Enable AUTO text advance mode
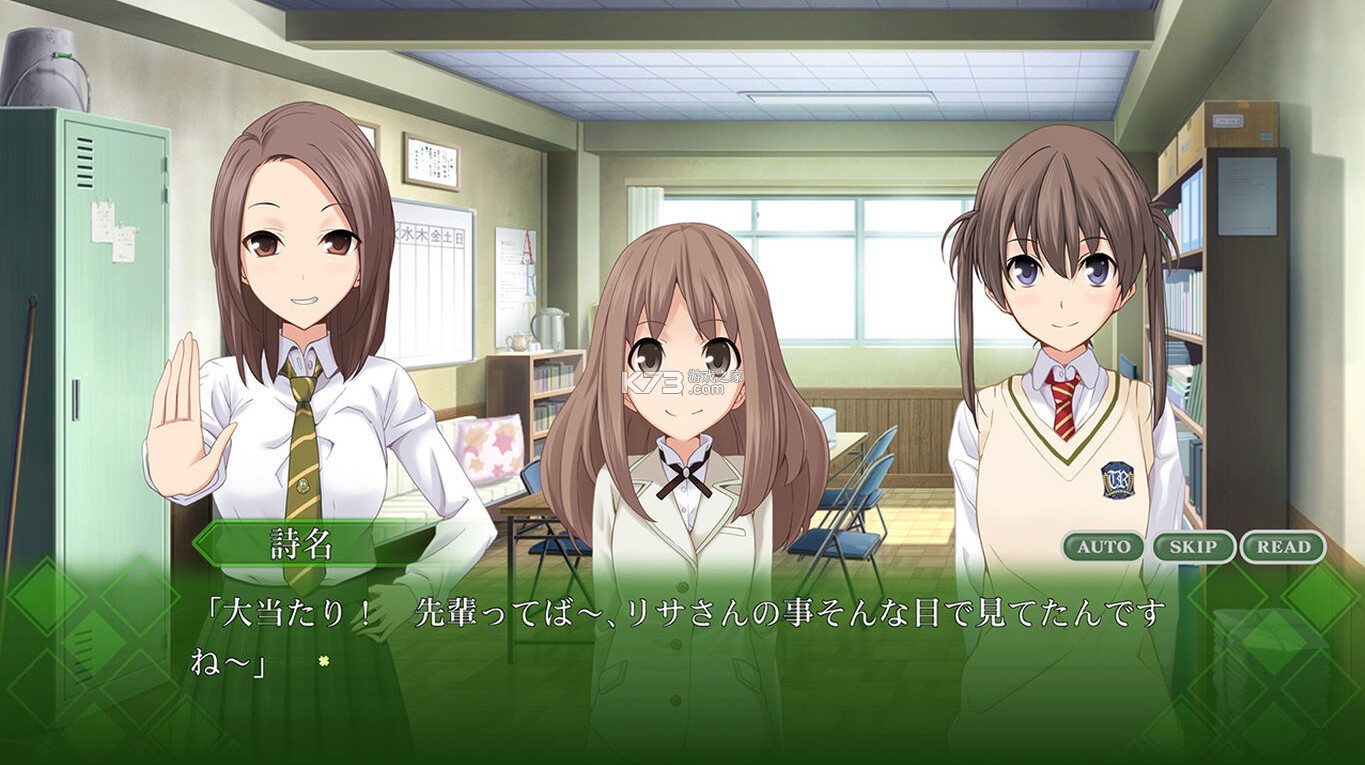This screenshot has height=765, width=1365. click(1103, 547)
